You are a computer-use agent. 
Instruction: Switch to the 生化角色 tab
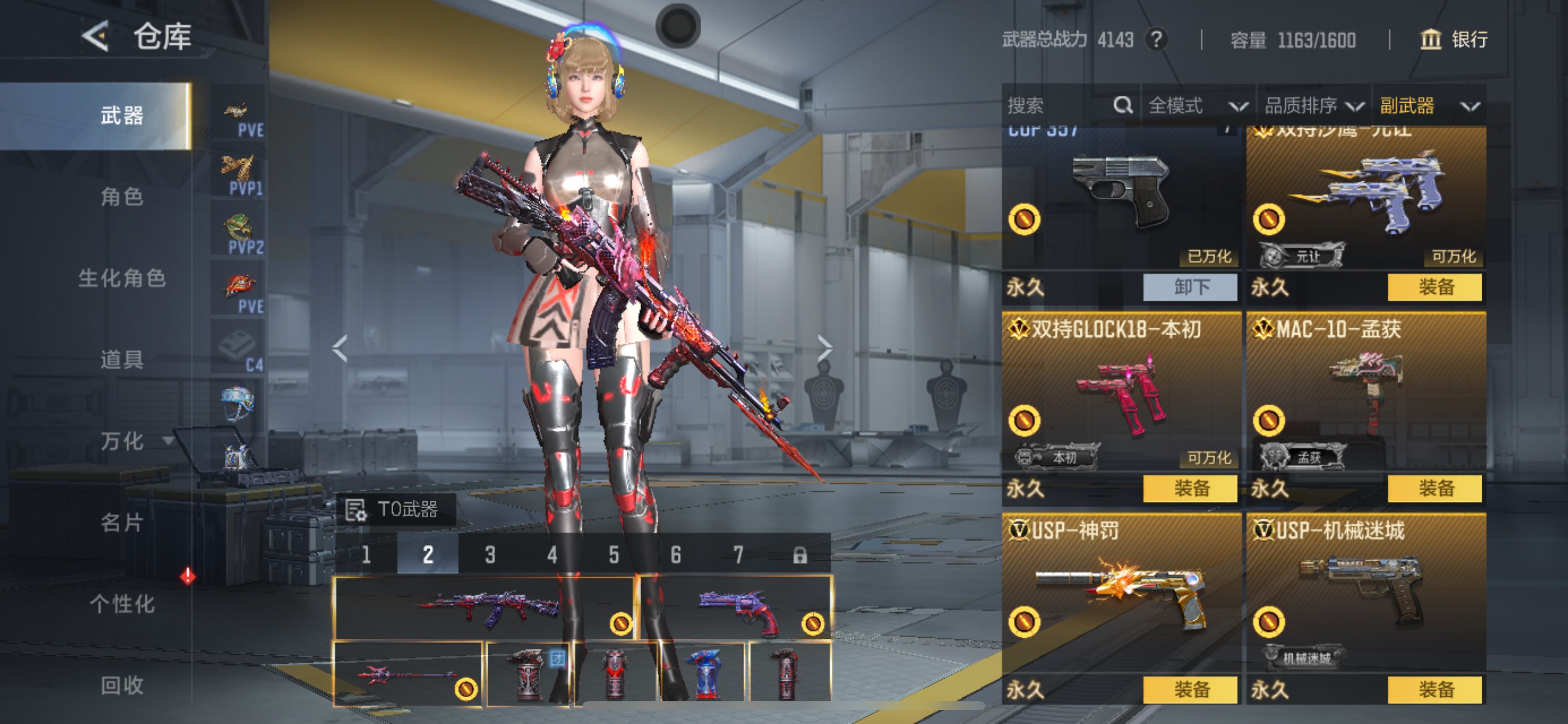(x=122, y=279)
